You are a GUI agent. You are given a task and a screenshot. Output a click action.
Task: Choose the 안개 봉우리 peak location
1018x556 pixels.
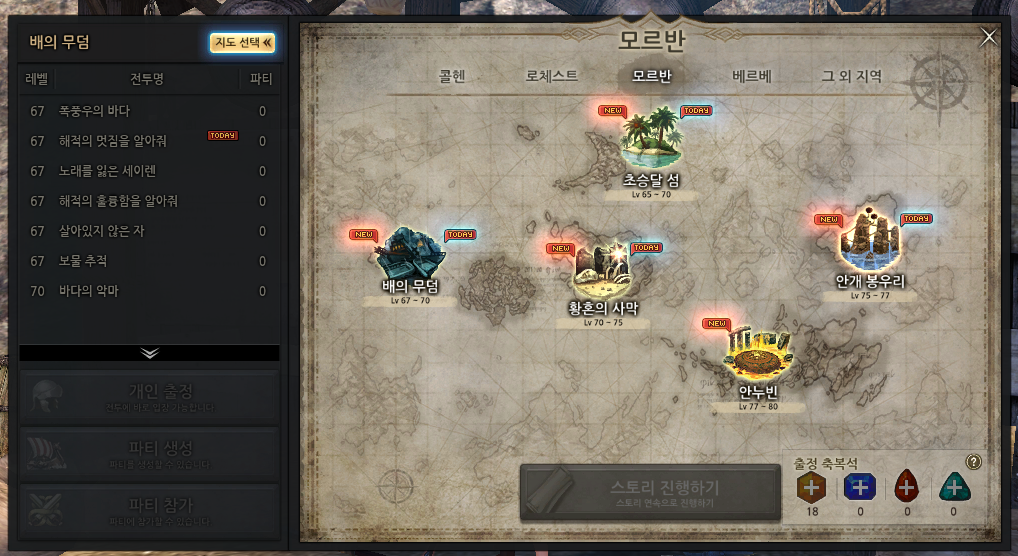click(x=869, y=240)
